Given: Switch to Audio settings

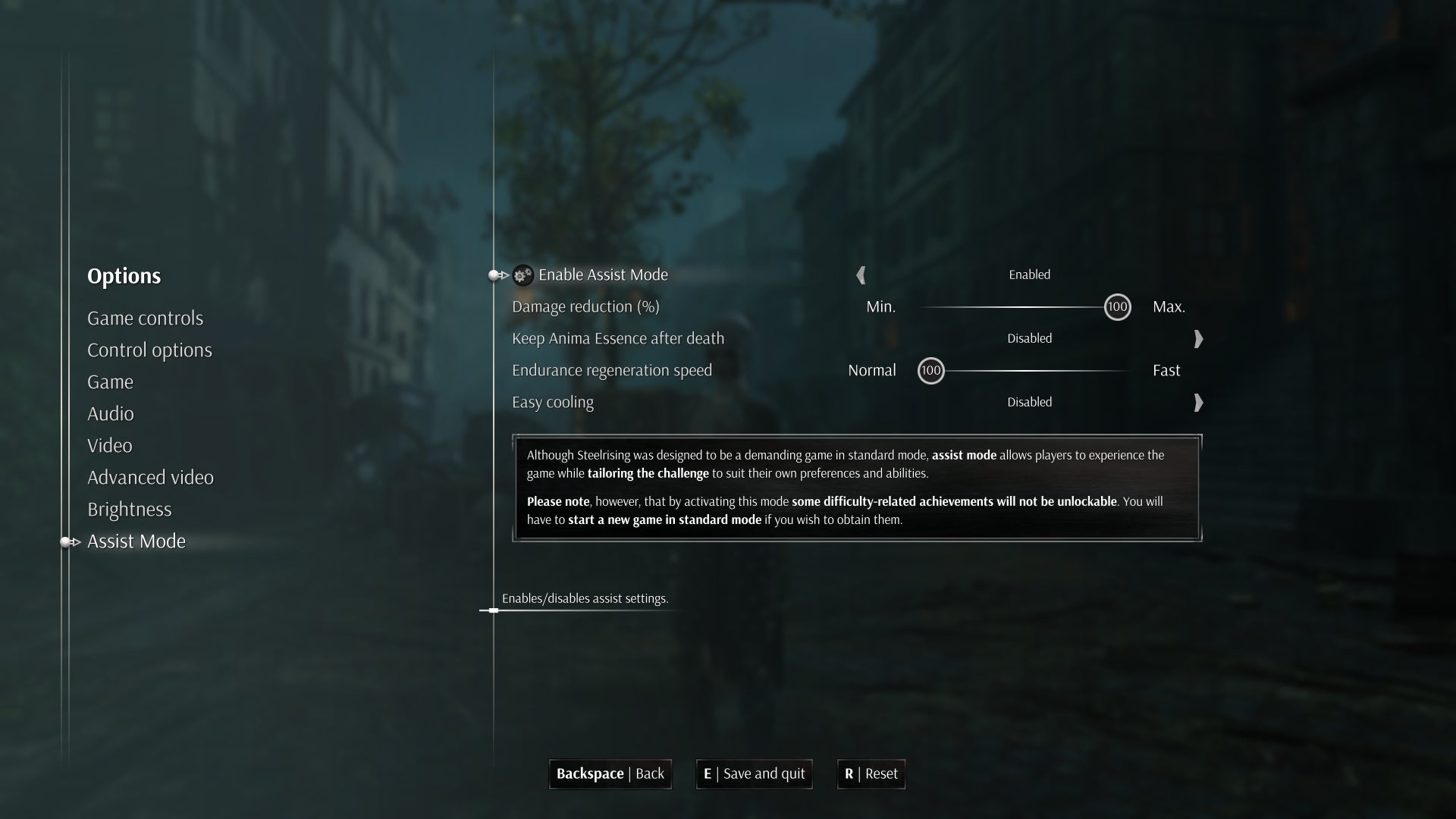Looking at the screenshot, I should [x=111, y=414].
